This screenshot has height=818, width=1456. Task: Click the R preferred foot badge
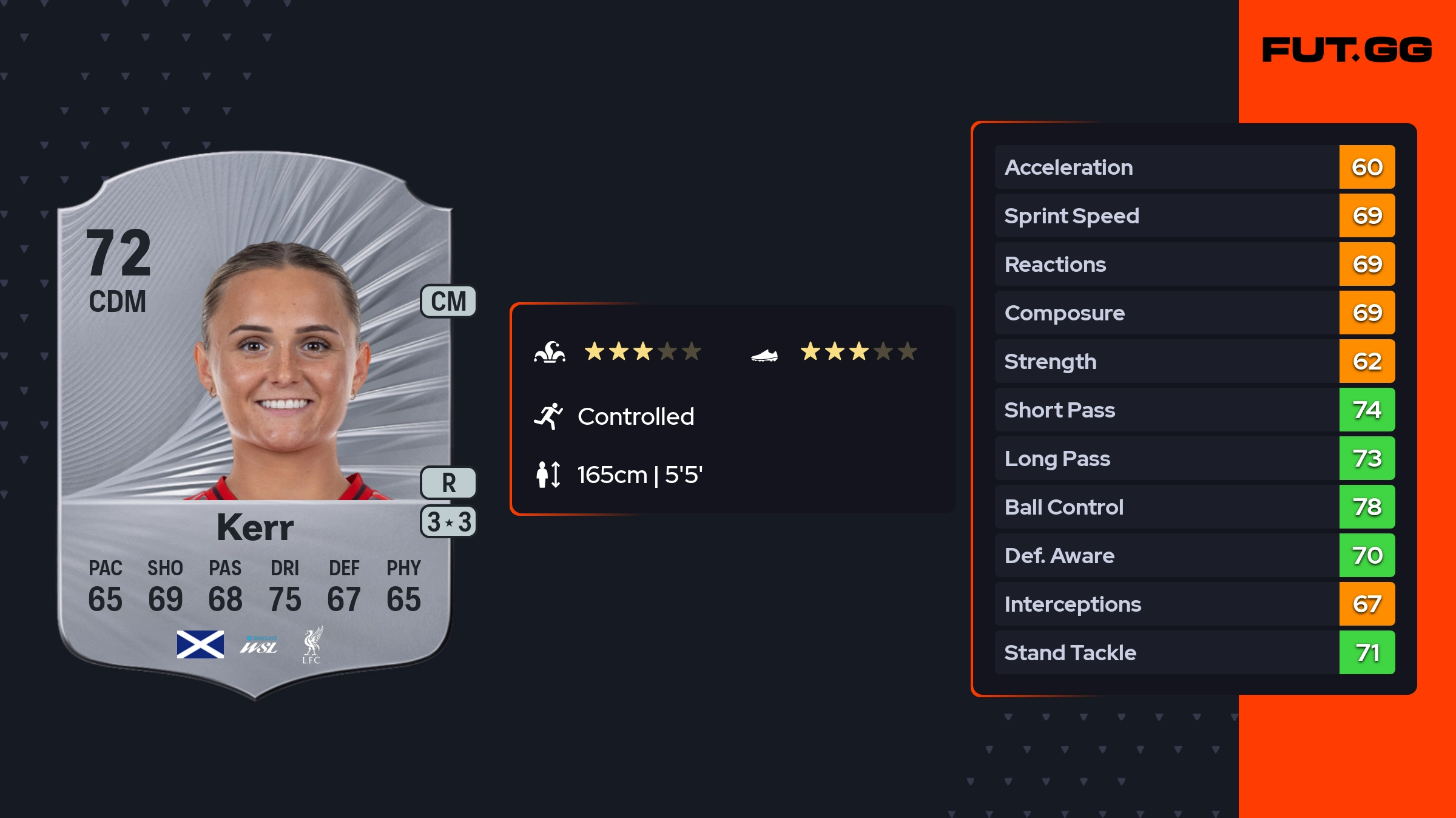point(448,483)
